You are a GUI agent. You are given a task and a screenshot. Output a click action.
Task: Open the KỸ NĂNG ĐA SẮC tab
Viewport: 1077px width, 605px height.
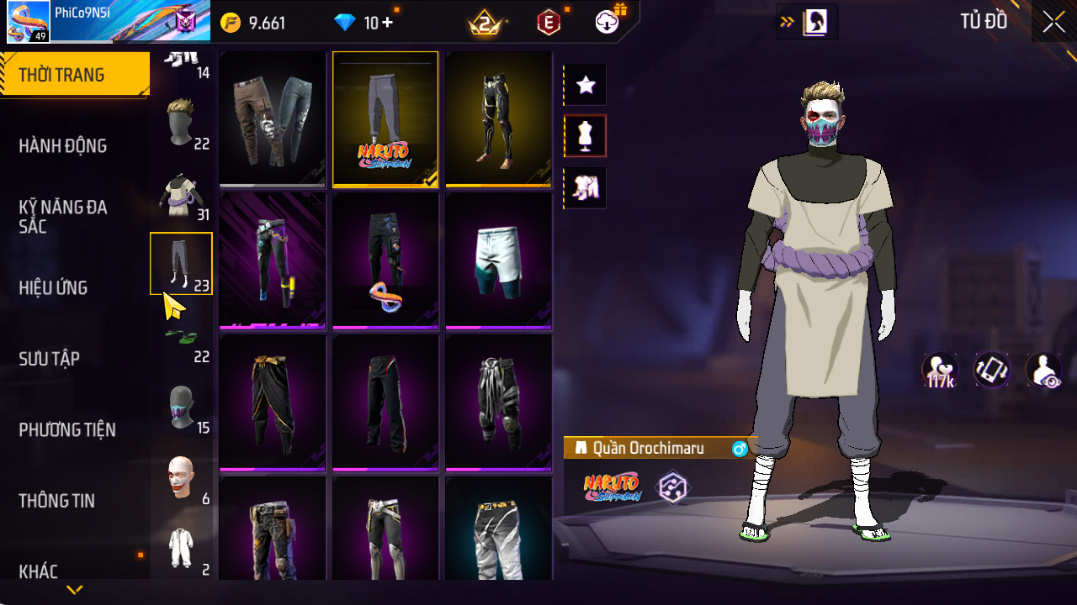(x=63, y=216)
